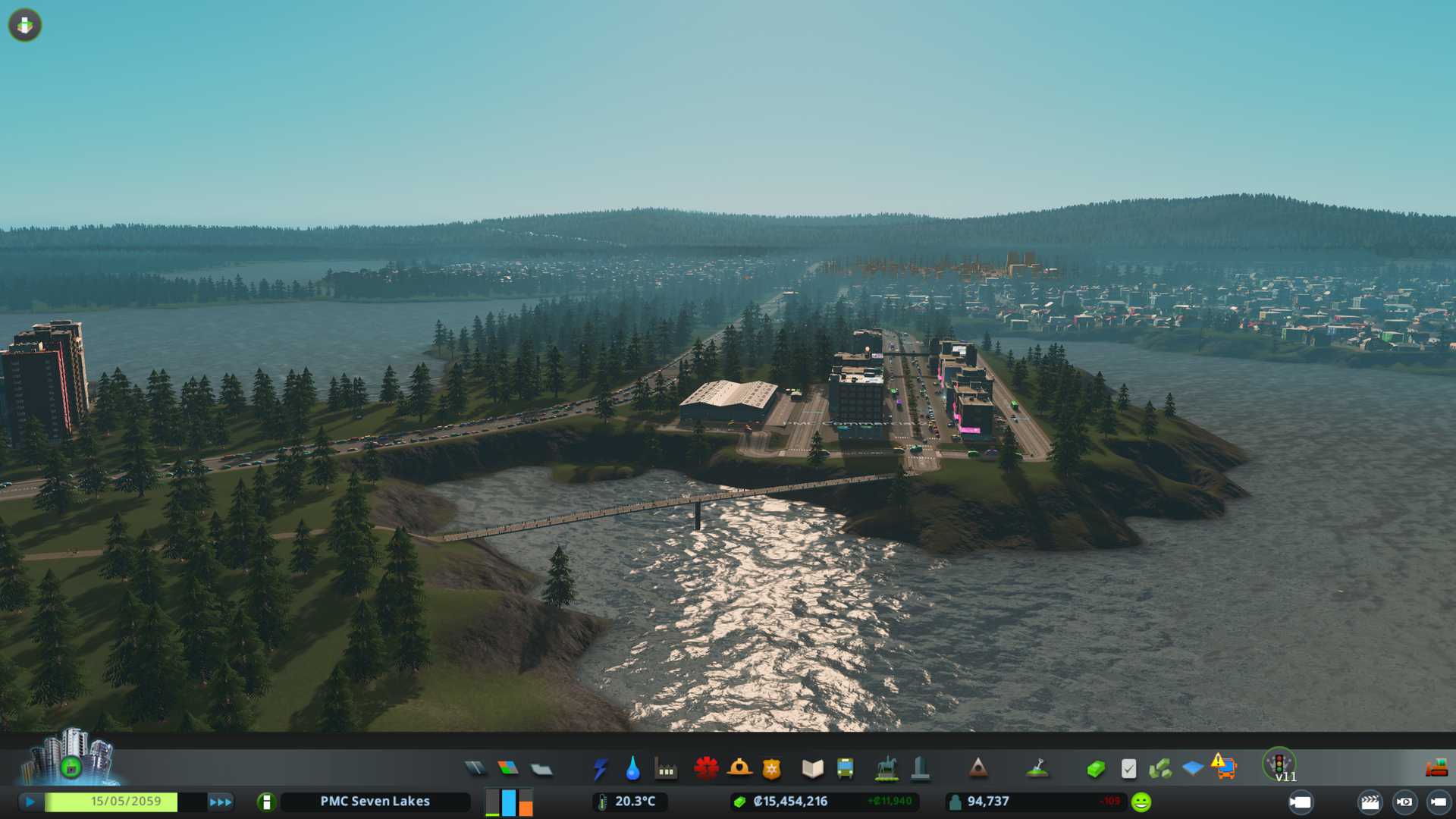Change simulation speed with triple-arrow button
This screenshot has height=819, width=1456.
(x=221, y=802)
